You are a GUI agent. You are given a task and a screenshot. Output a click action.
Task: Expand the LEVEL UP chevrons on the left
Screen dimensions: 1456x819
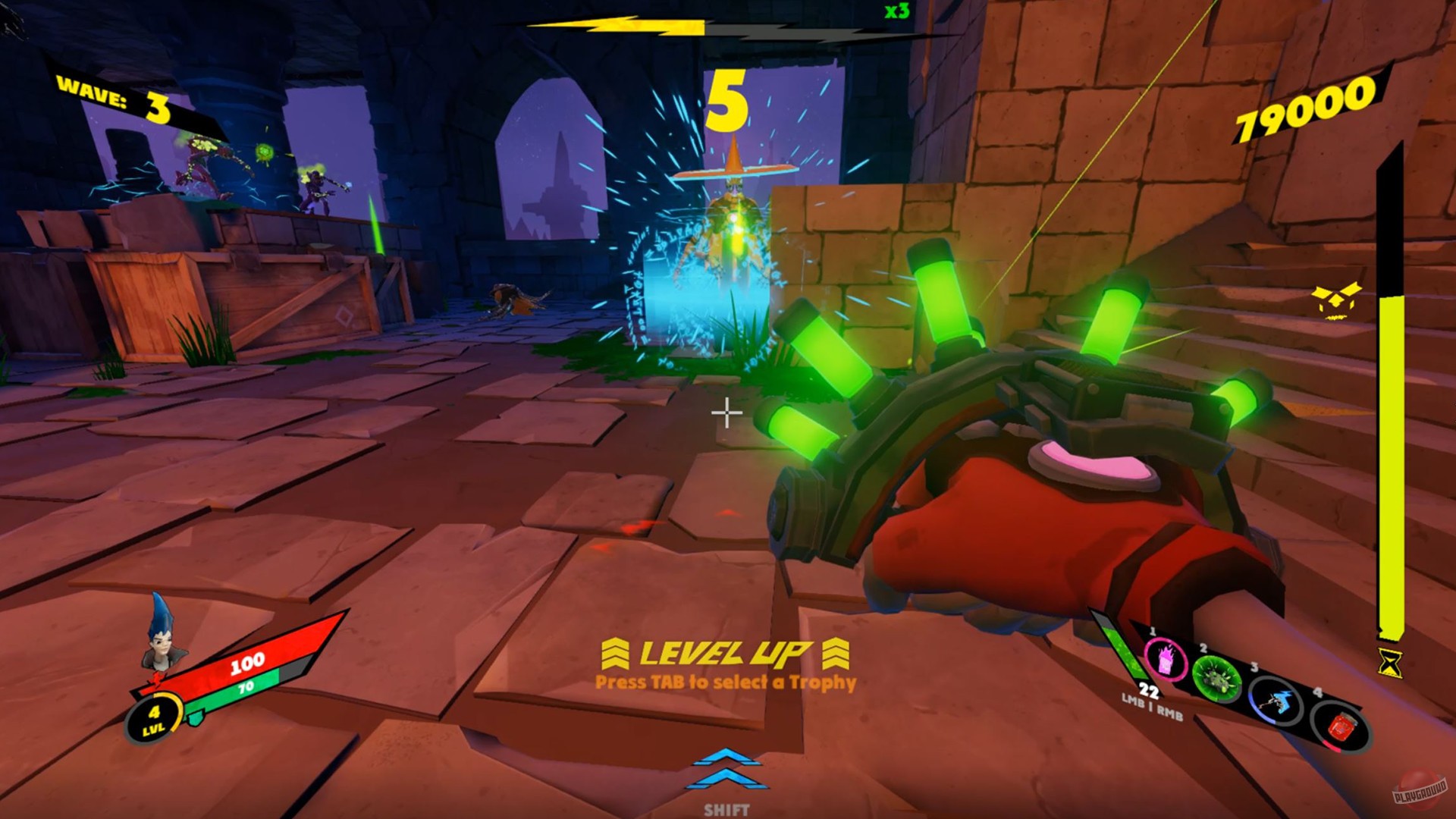click(x=616, y=654)
